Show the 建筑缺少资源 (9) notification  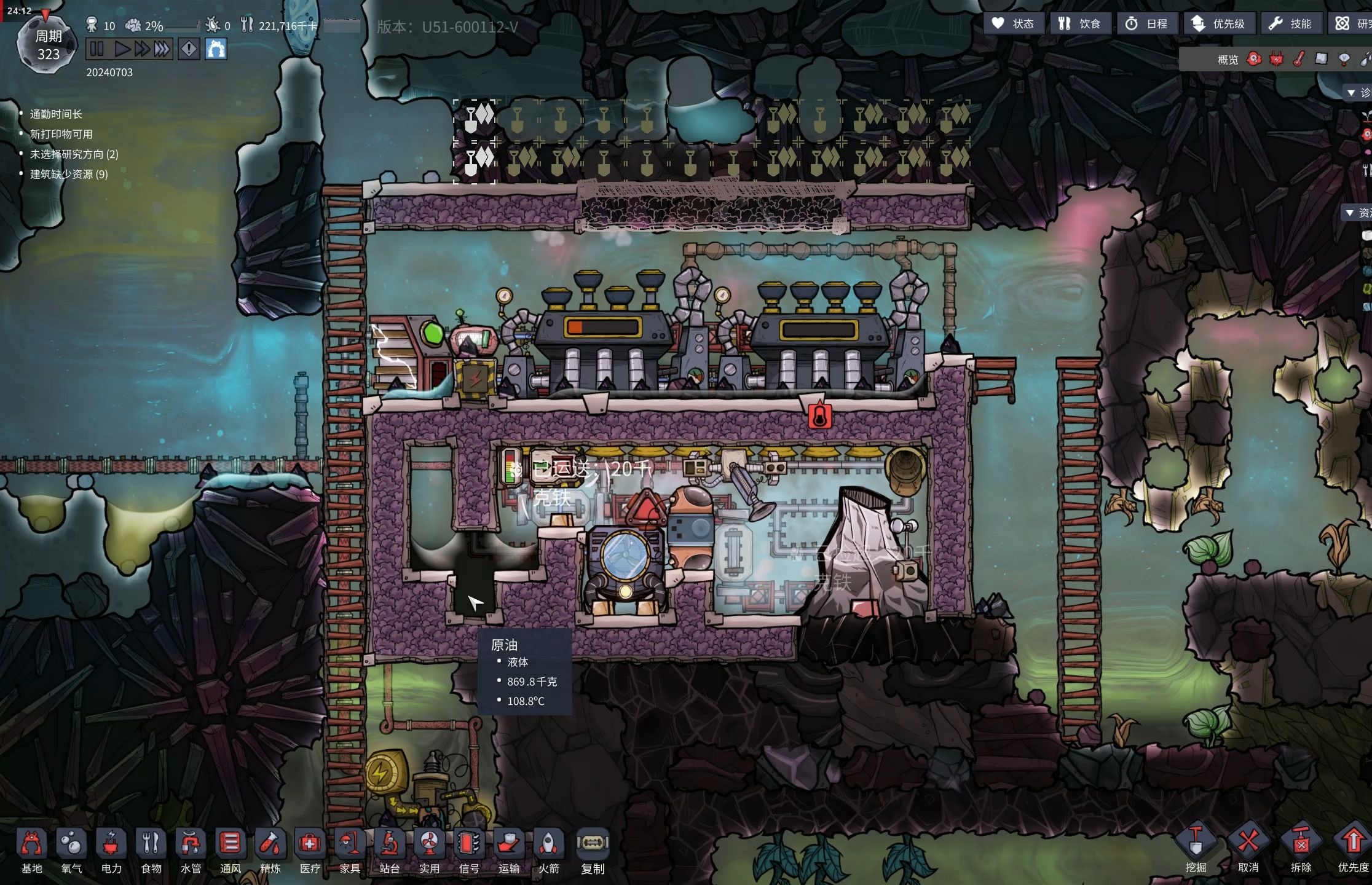pyautogui.click(x=69, y=175)
